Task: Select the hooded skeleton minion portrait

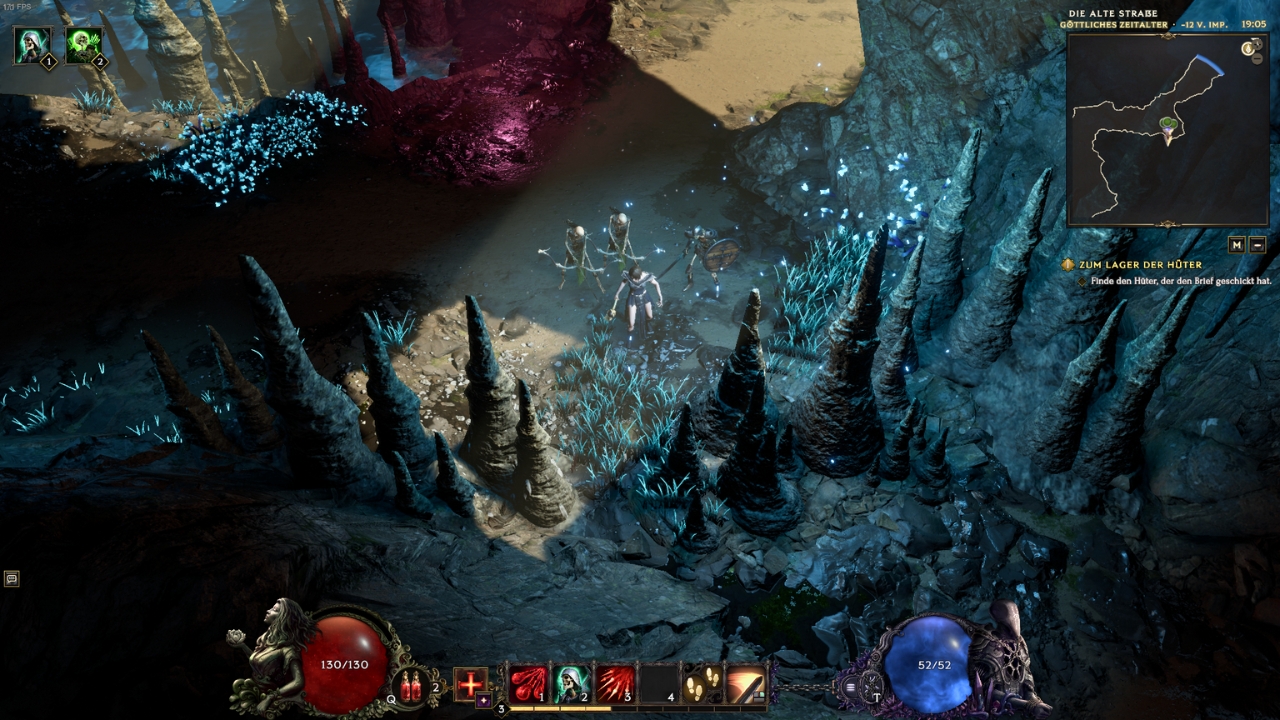Action: click(32, 45)
